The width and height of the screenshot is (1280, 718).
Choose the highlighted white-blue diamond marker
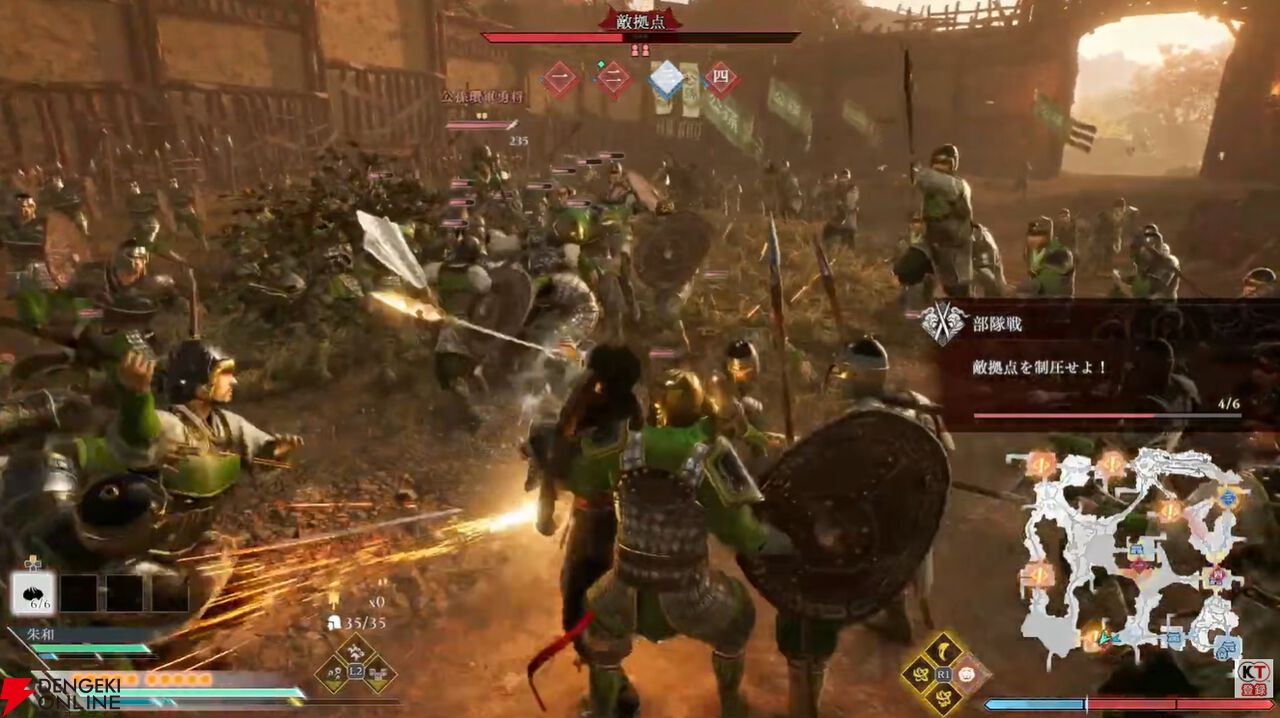pos(666,79)
